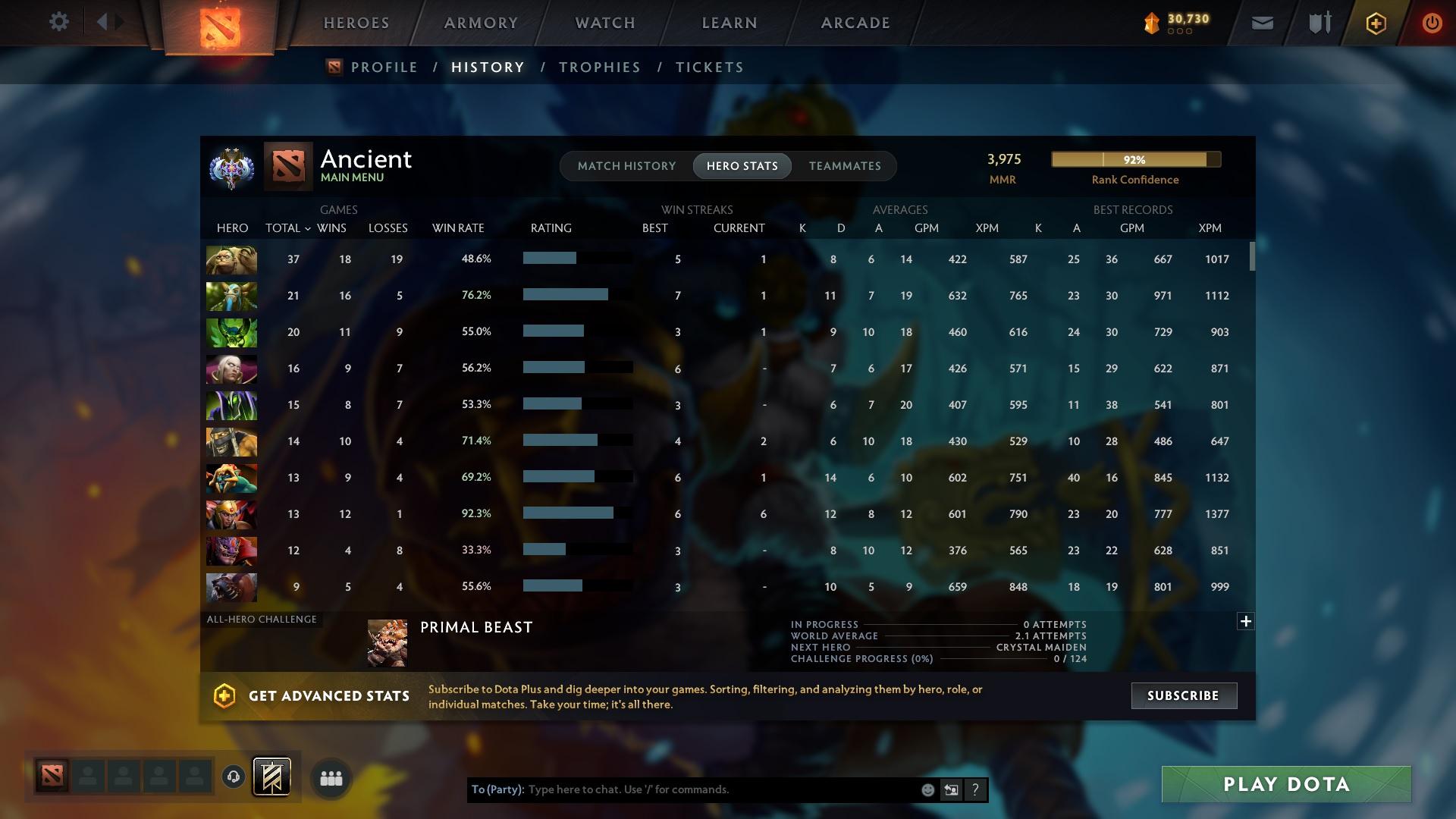Click the power button to exit Dota
1456x819 pixels.
(x=1432, y=23)
